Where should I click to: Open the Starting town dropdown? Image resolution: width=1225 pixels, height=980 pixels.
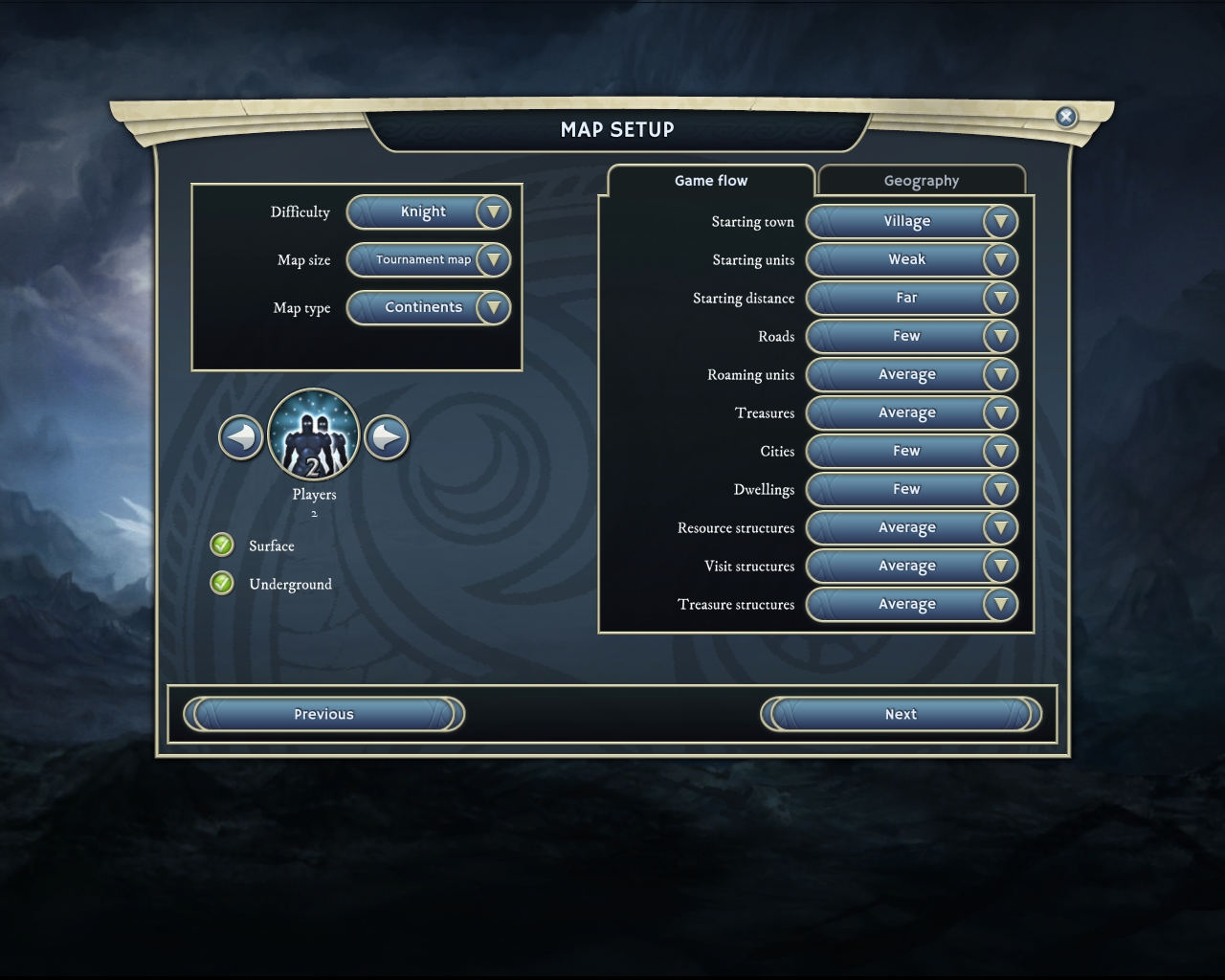click(x=1000, y=222)
